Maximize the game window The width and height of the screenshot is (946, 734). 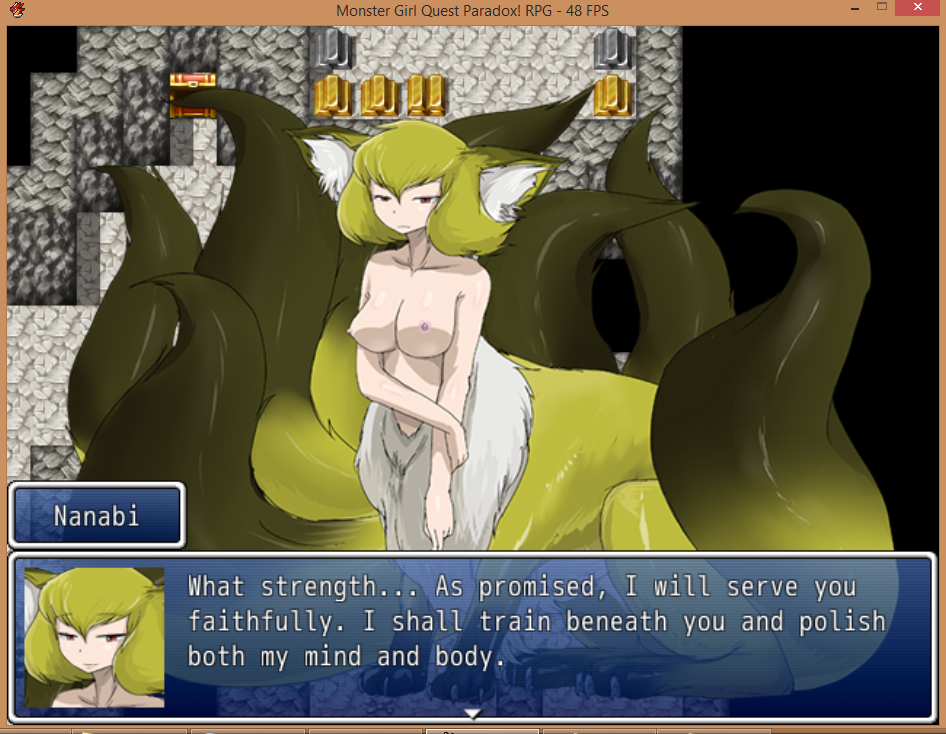[882, 8]
